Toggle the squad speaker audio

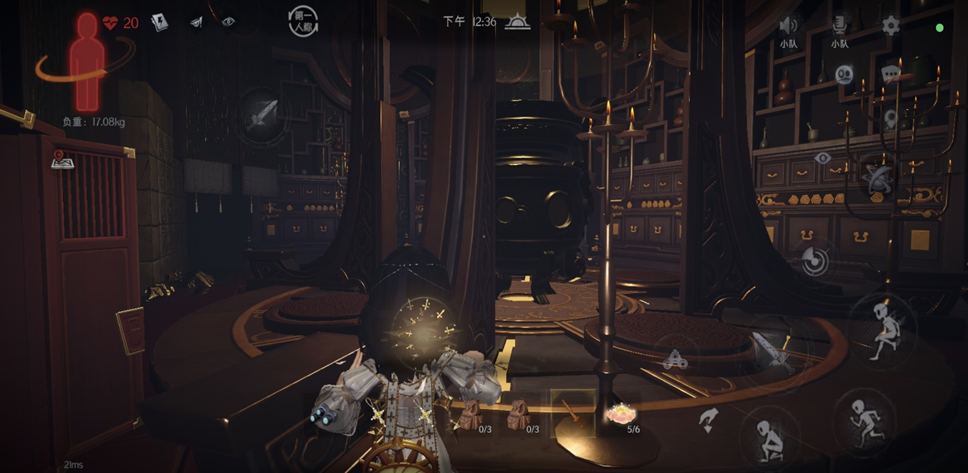tap(788, 25)
